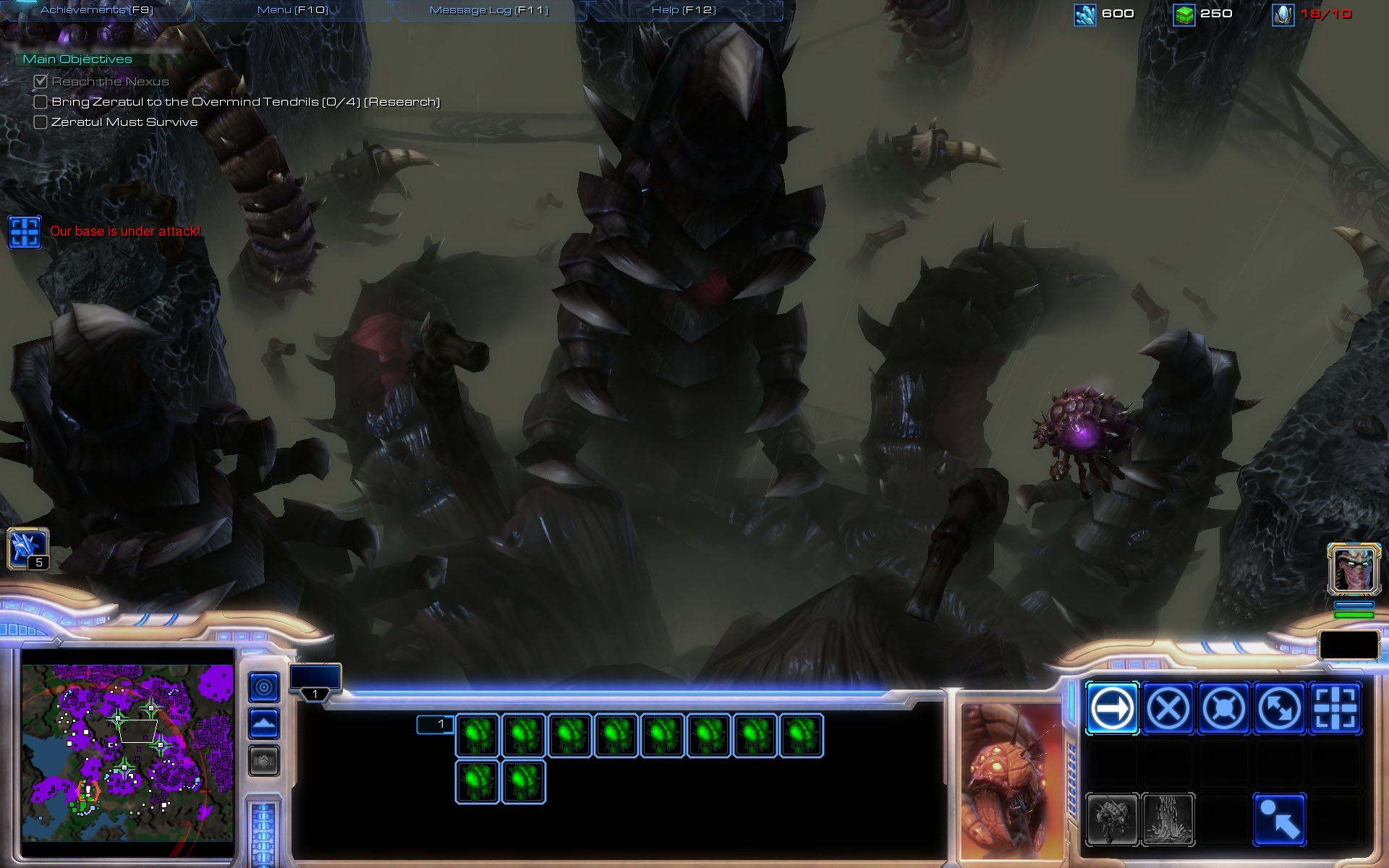This screenshot has width=1389, height=868.
Task: Activate the Patrol command
Action: 1279,708
